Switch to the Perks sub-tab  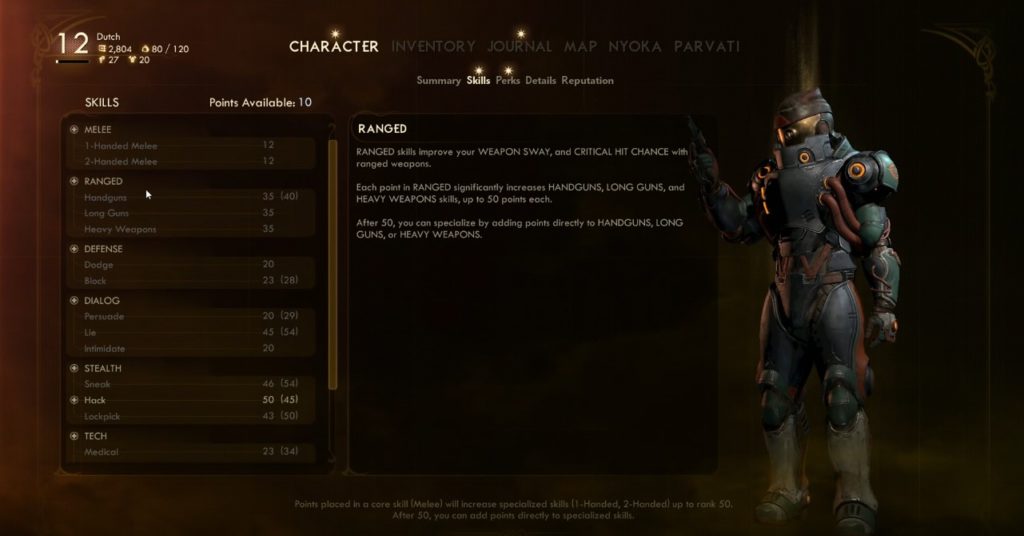coord(507,80)
